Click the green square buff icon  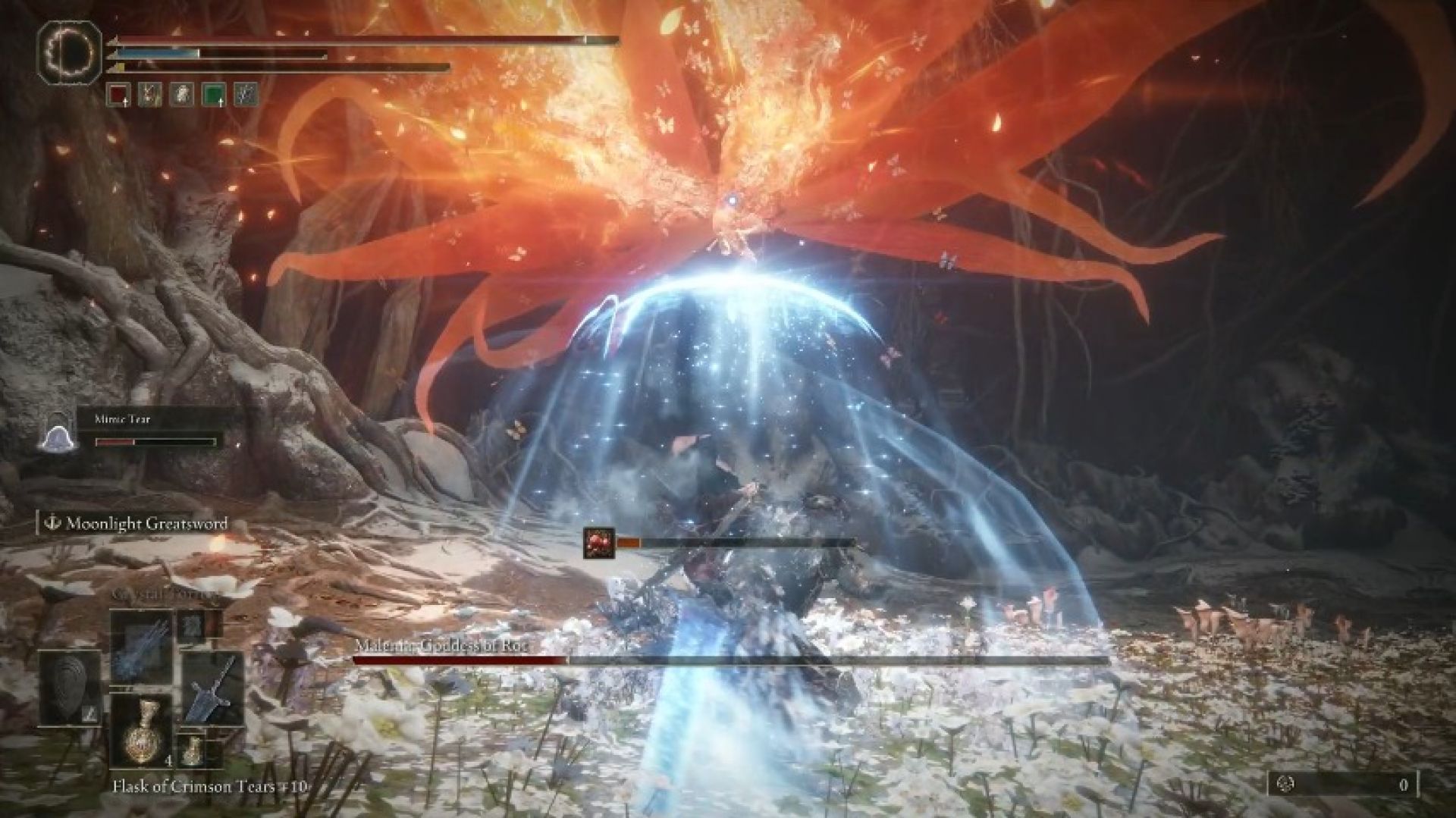[x=214, y=94]
